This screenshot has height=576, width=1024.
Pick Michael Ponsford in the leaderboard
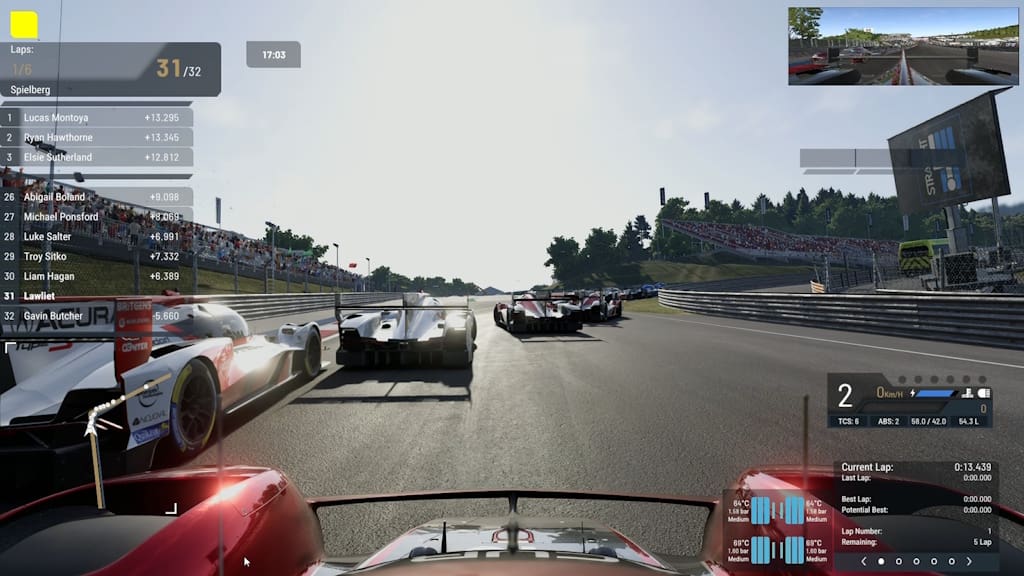coord(97,217)
